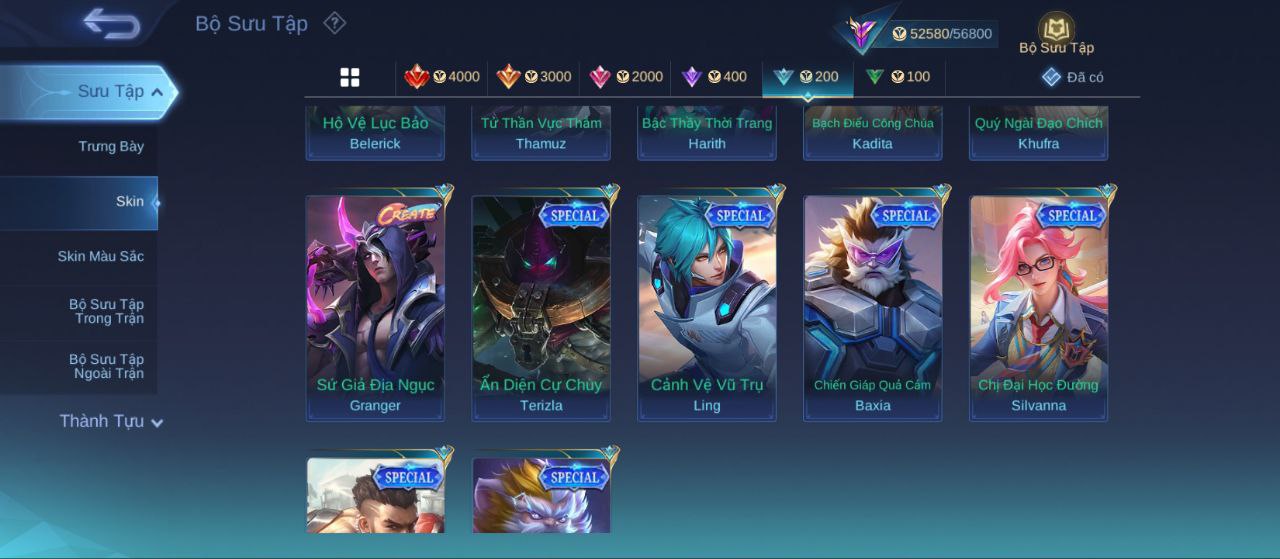Screen dimensions: 1280x559
Task: Switch to the 400 points tier tab
Action: (715, 77)
